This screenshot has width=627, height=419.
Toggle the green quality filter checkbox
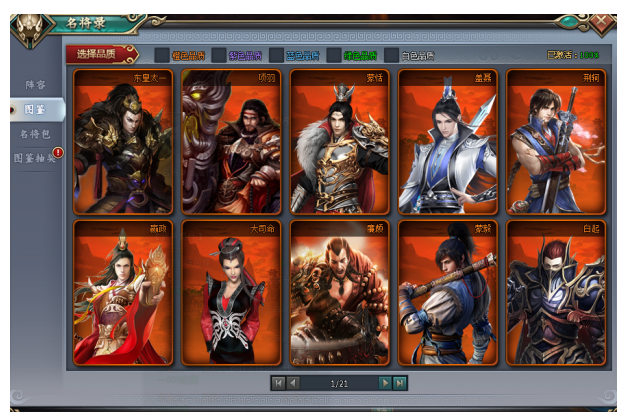[x=333, y=55]
